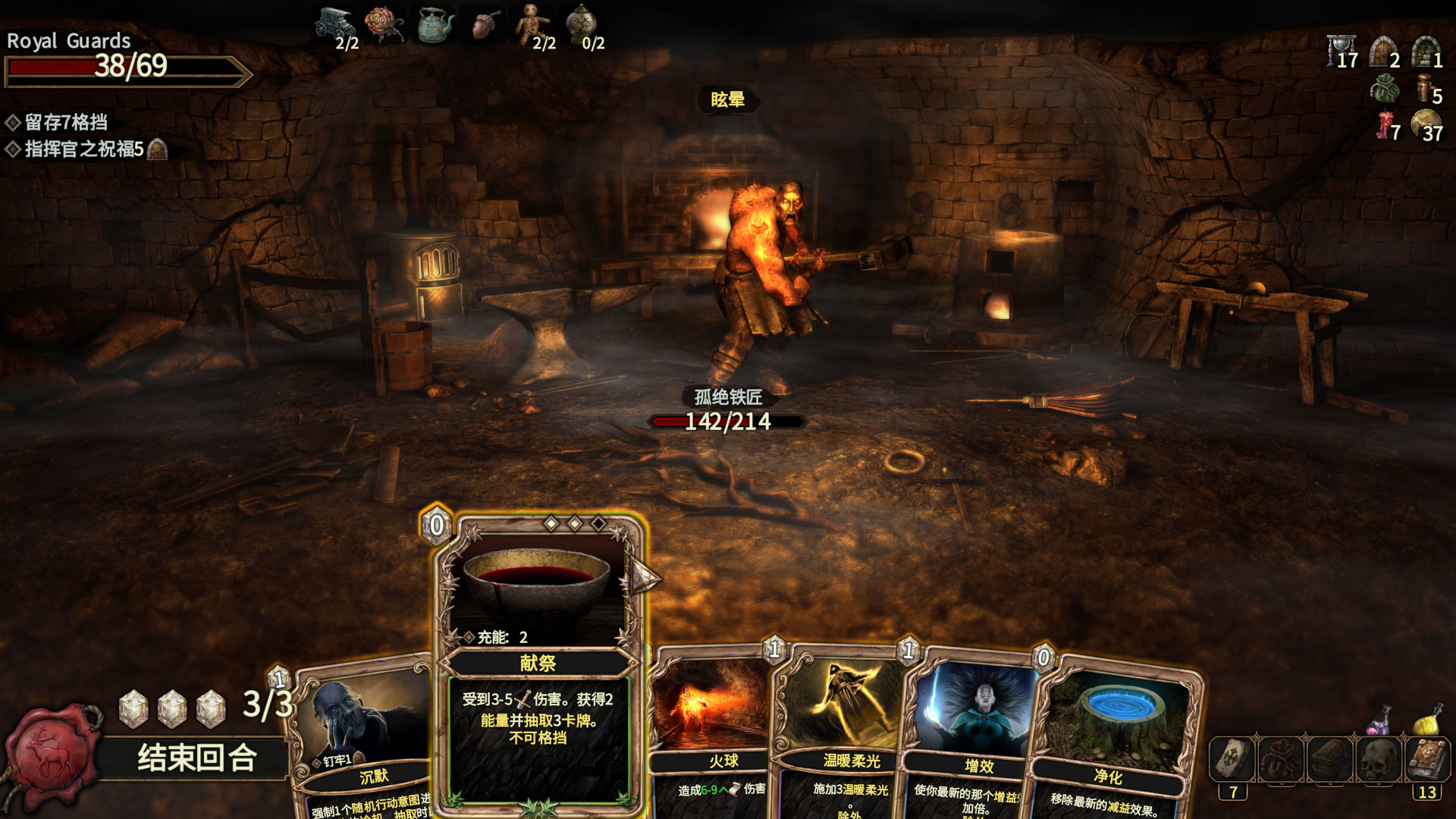View the skull pile slot
The height and width of the screenshot is (819, 1456).
coord(1379,759)
